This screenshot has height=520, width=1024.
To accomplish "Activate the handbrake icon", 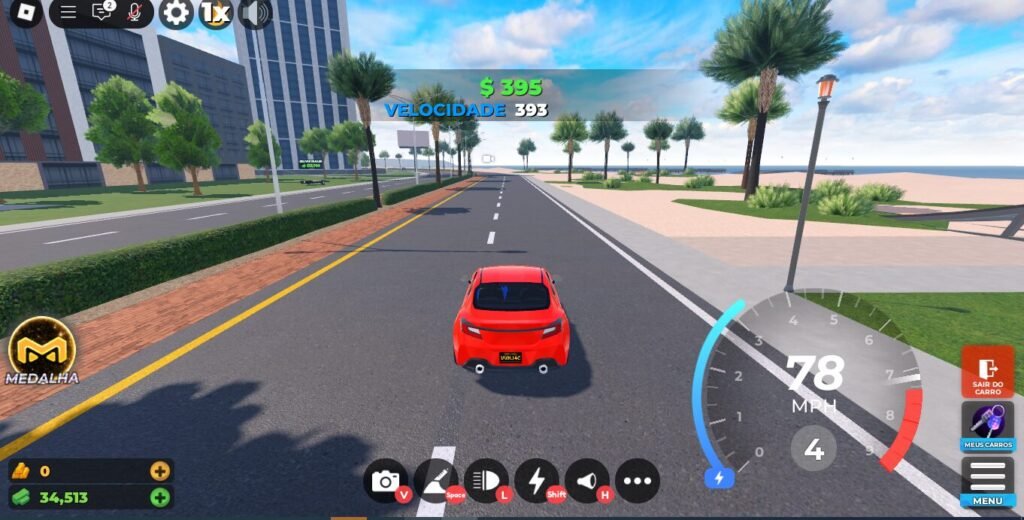I will 435,481.
